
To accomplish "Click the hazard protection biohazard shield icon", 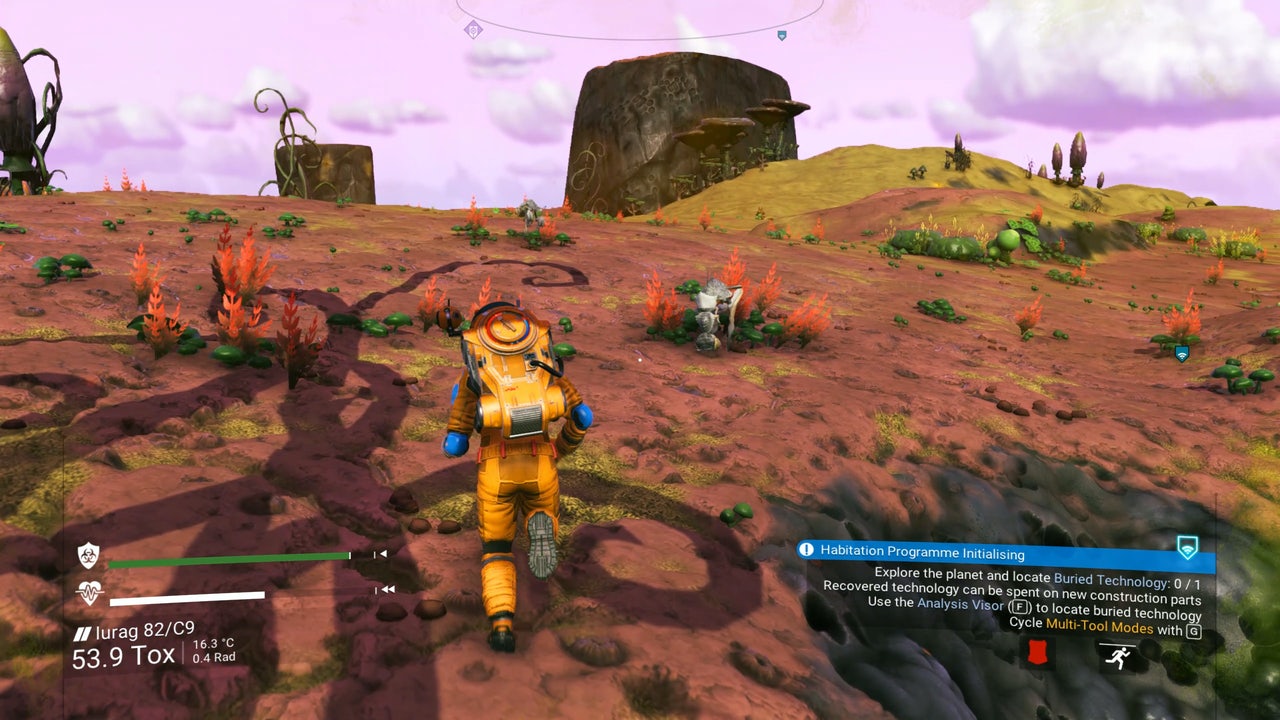I will (88, 554).
